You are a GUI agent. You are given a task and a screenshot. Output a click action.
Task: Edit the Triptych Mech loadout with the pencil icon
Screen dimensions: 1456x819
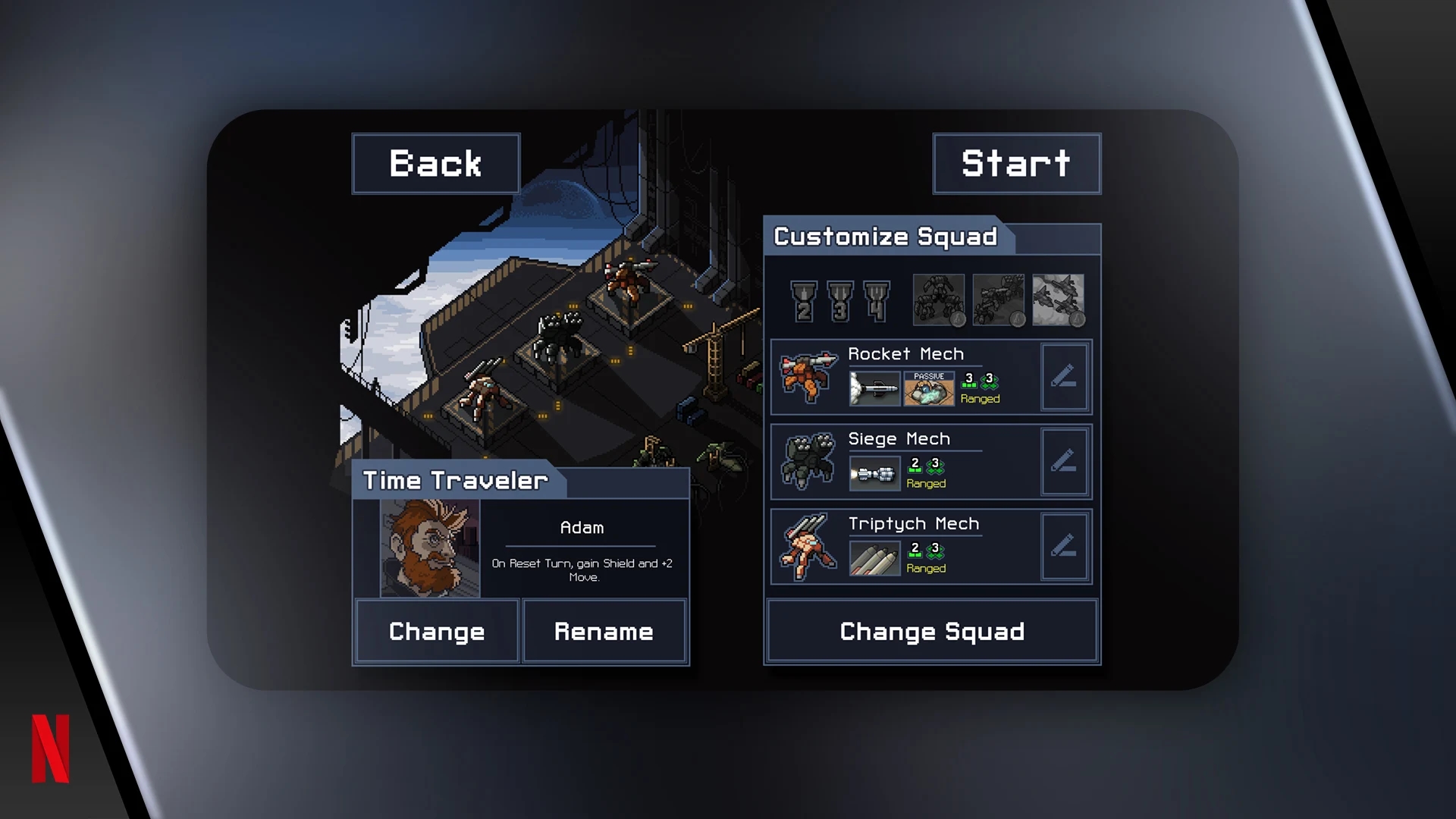[1065, 547]
